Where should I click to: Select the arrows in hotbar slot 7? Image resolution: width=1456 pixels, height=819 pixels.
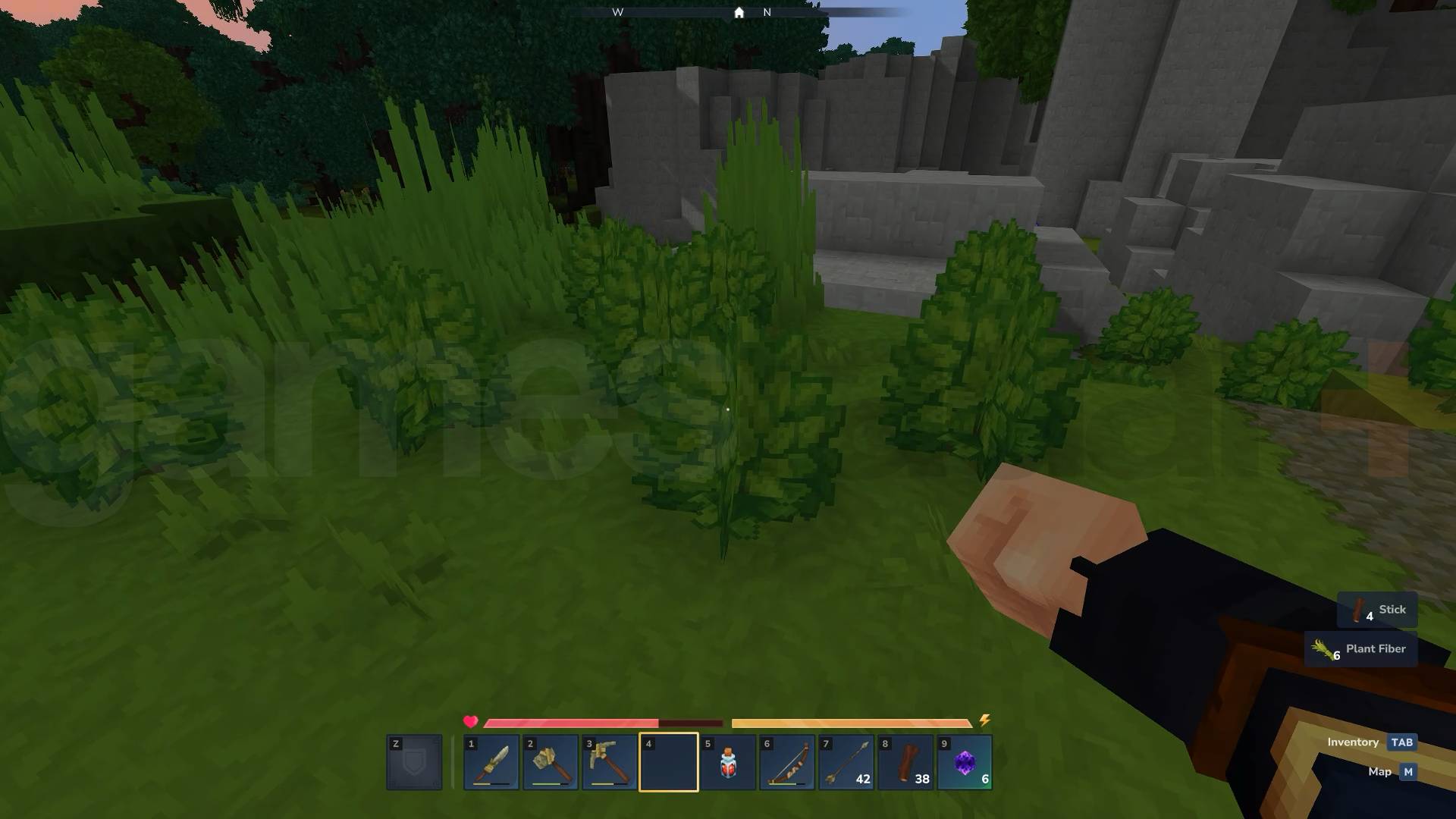846,762
